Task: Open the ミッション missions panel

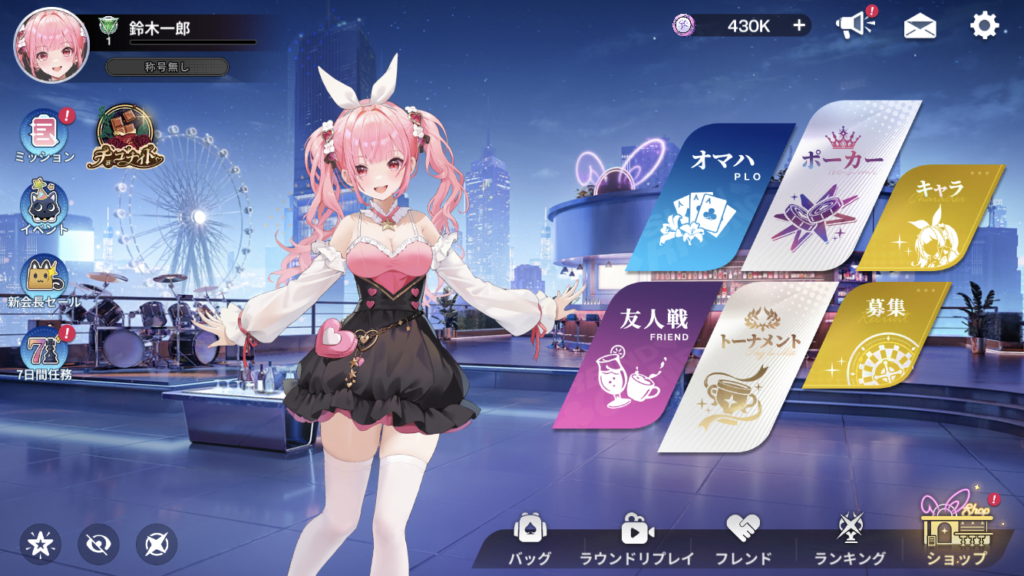Action: pyautogui.click(x=45, y=135)
